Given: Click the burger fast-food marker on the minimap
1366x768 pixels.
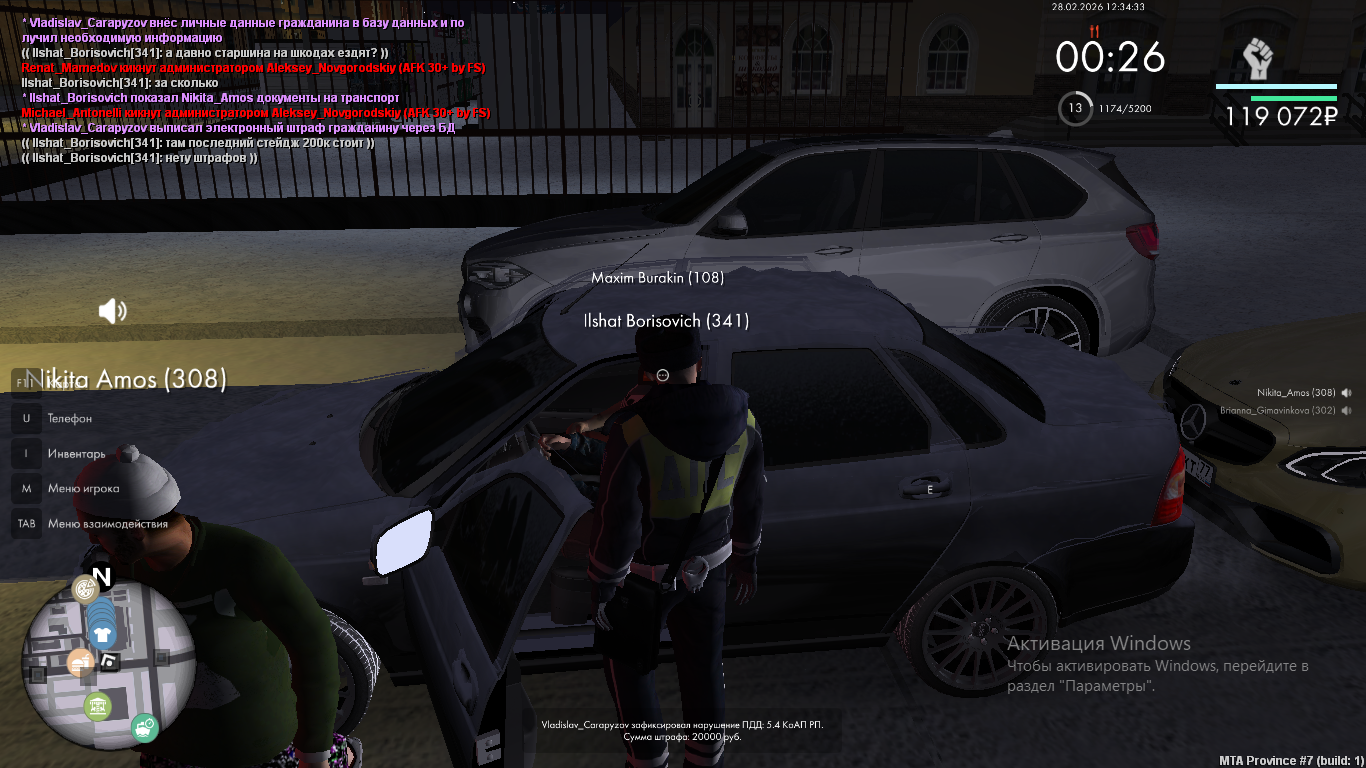Looking at the screenshot, I should [80, 661].
